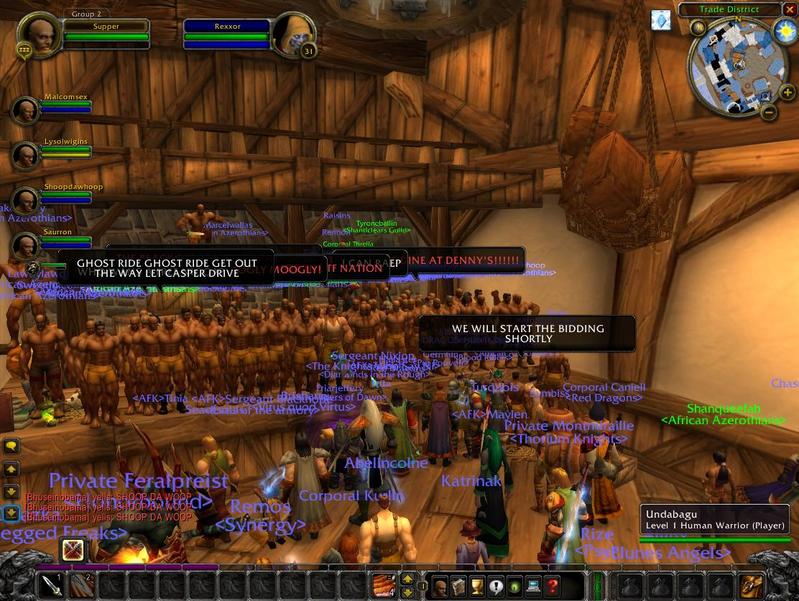799x601 pixels.
Task: Jump chat to bottom with the lowest arrow
Action: click(x=11, y=513)
